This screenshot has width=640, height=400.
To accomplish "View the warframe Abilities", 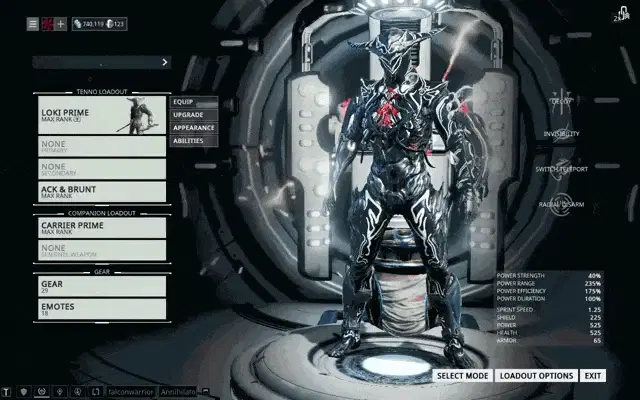I will pos(194,141).
